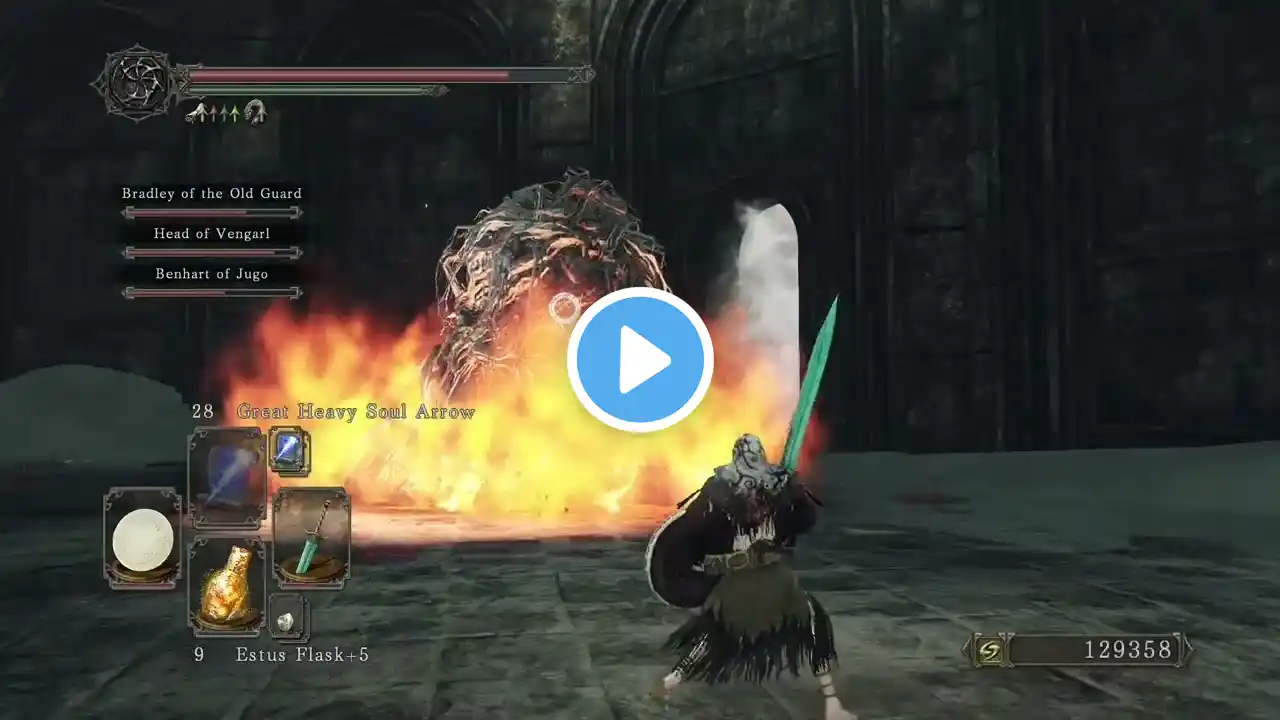Select the white round left-hand equipment slot

[x=142, y=538]
